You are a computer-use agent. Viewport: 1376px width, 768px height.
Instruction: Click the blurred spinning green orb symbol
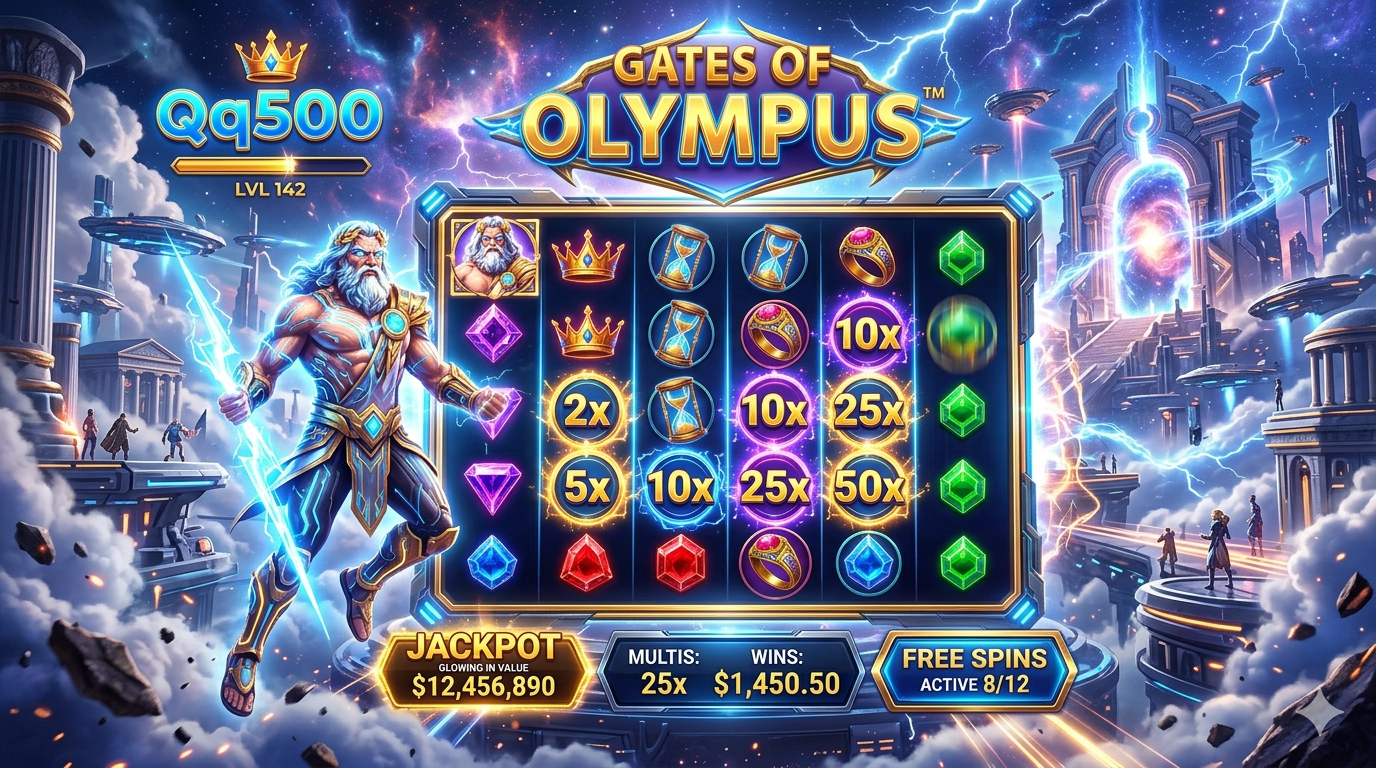pos(961,335)
